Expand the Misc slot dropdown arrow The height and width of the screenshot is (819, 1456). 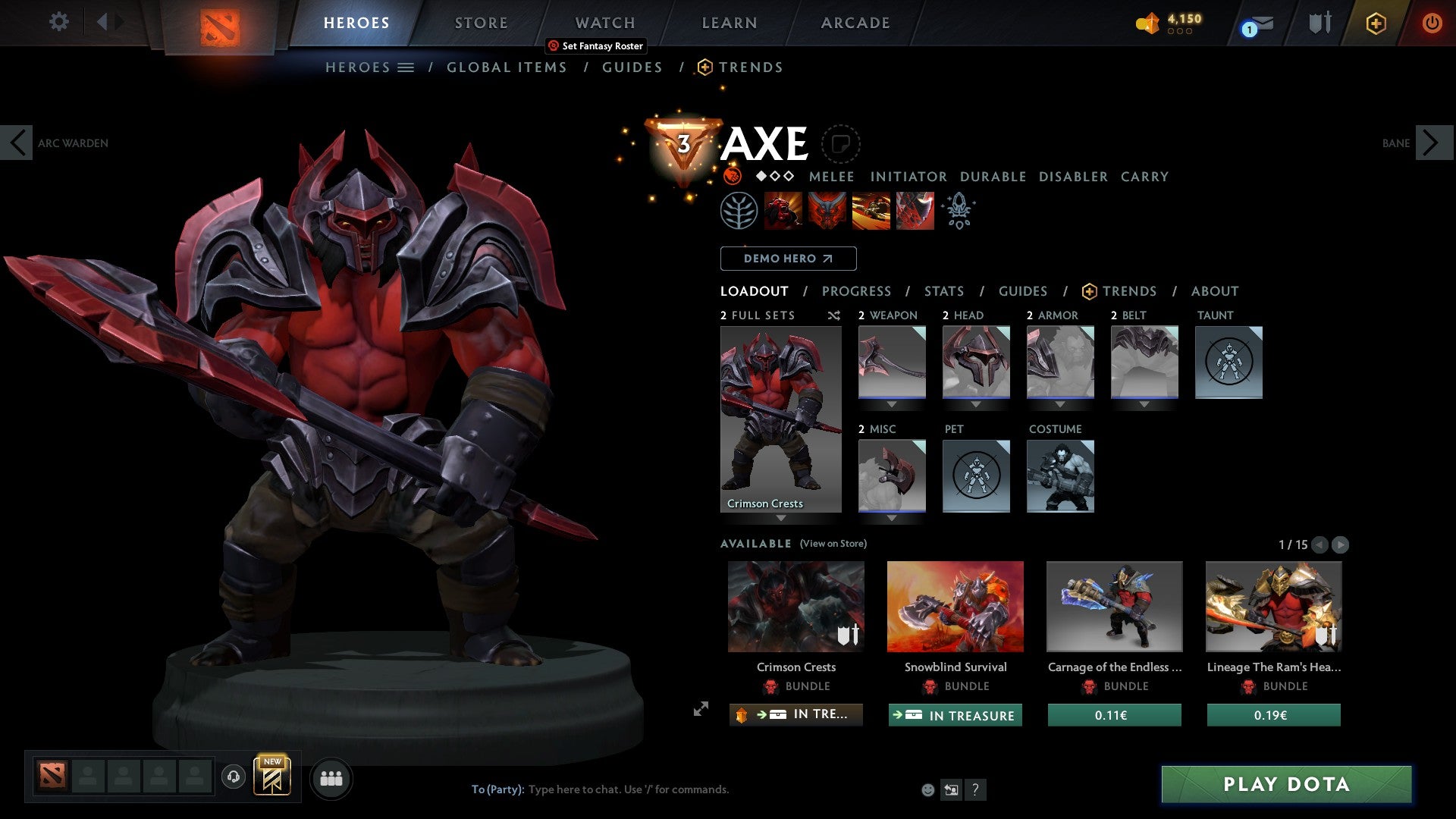point(891,518)
